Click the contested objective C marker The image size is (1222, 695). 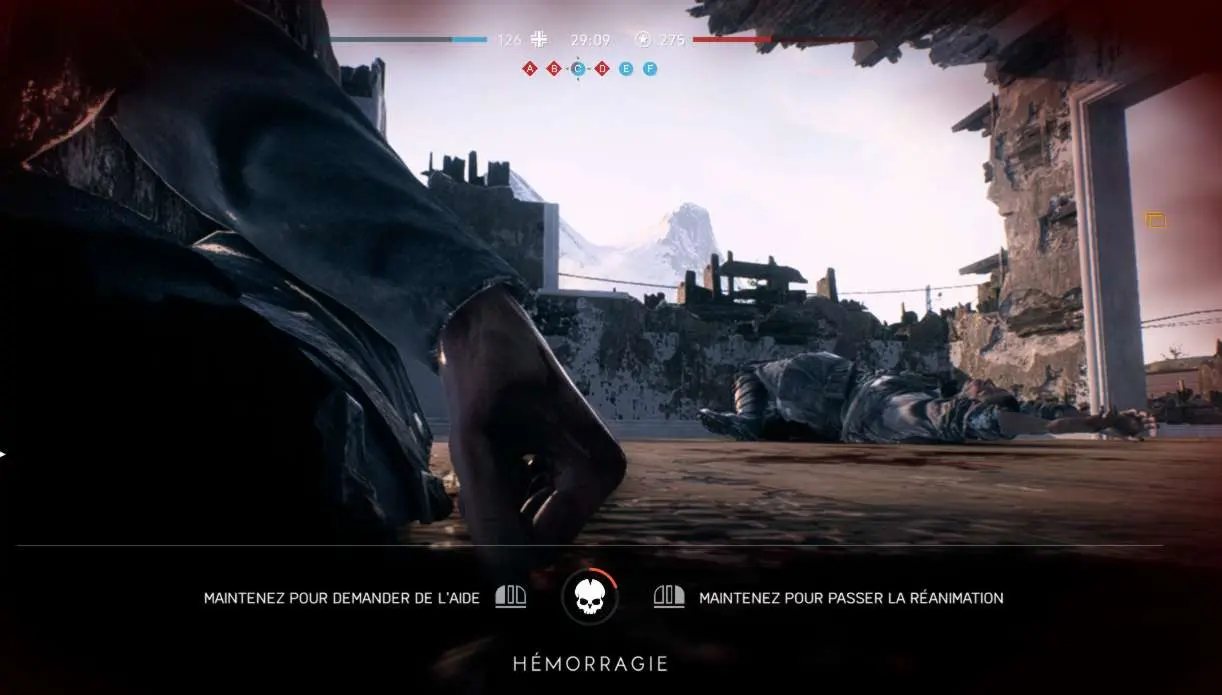[x=578, y=69]
